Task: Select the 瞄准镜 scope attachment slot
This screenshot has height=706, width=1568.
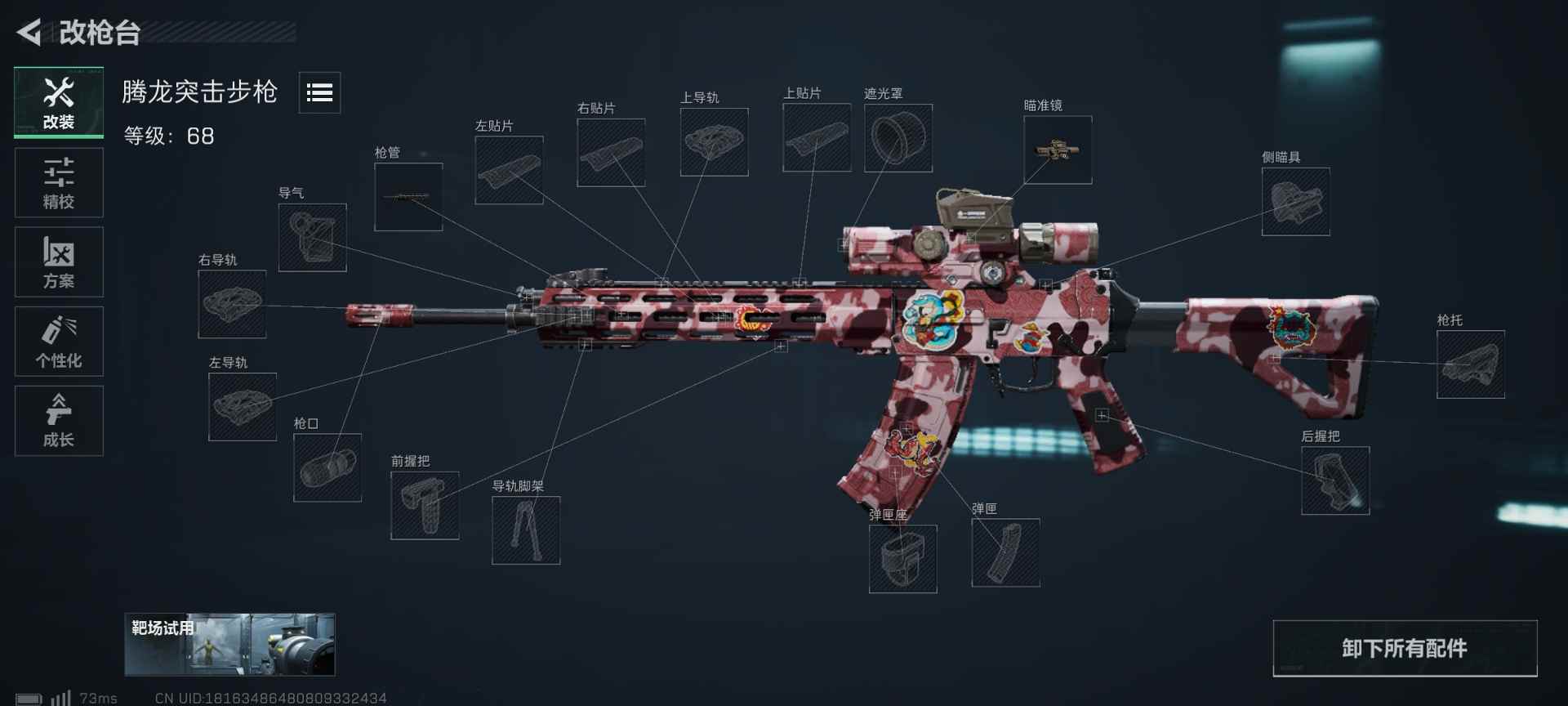Action: (1058, 149)
